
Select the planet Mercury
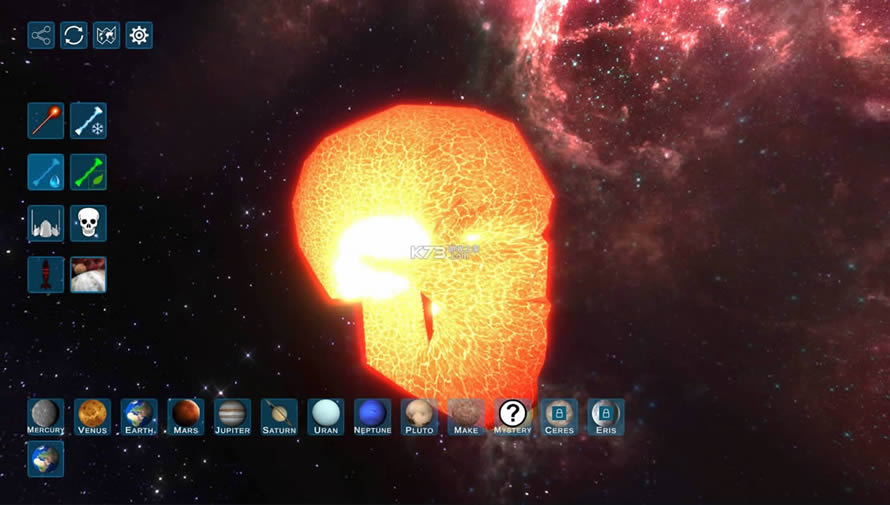coord(46,416)
